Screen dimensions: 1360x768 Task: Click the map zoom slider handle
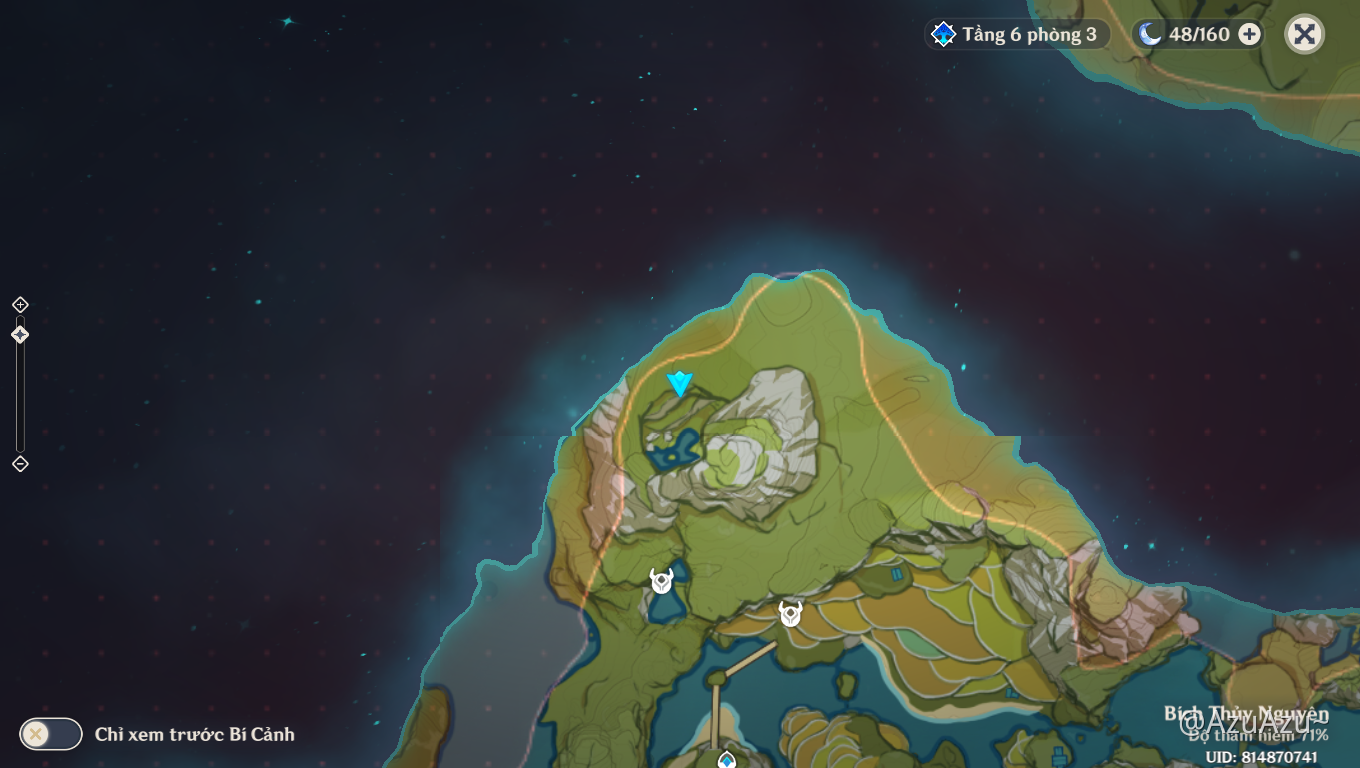(20, 334)
